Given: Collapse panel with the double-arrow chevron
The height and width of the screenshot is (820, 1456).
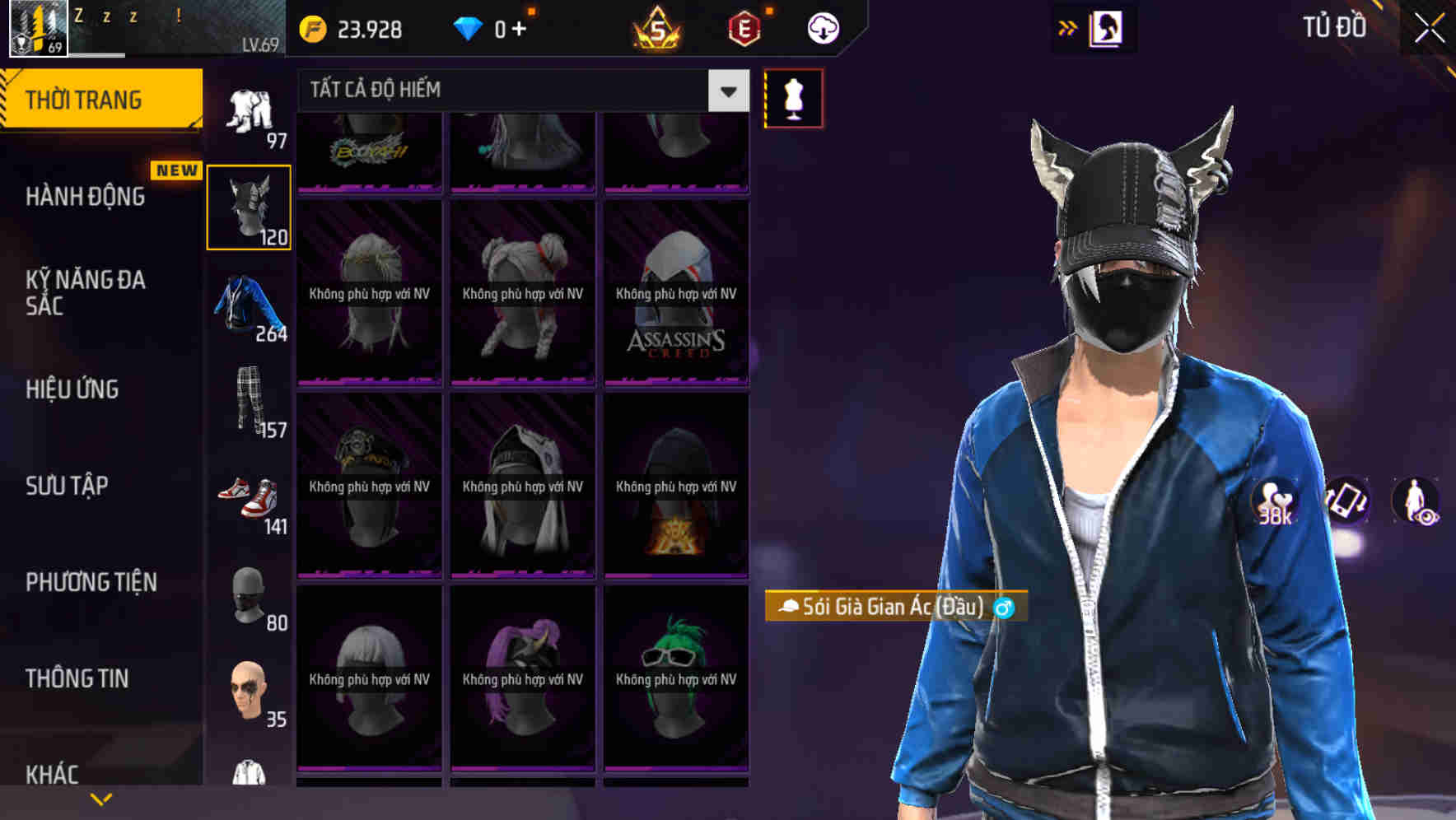Looking at the screenshot, I should (1068, 26).
